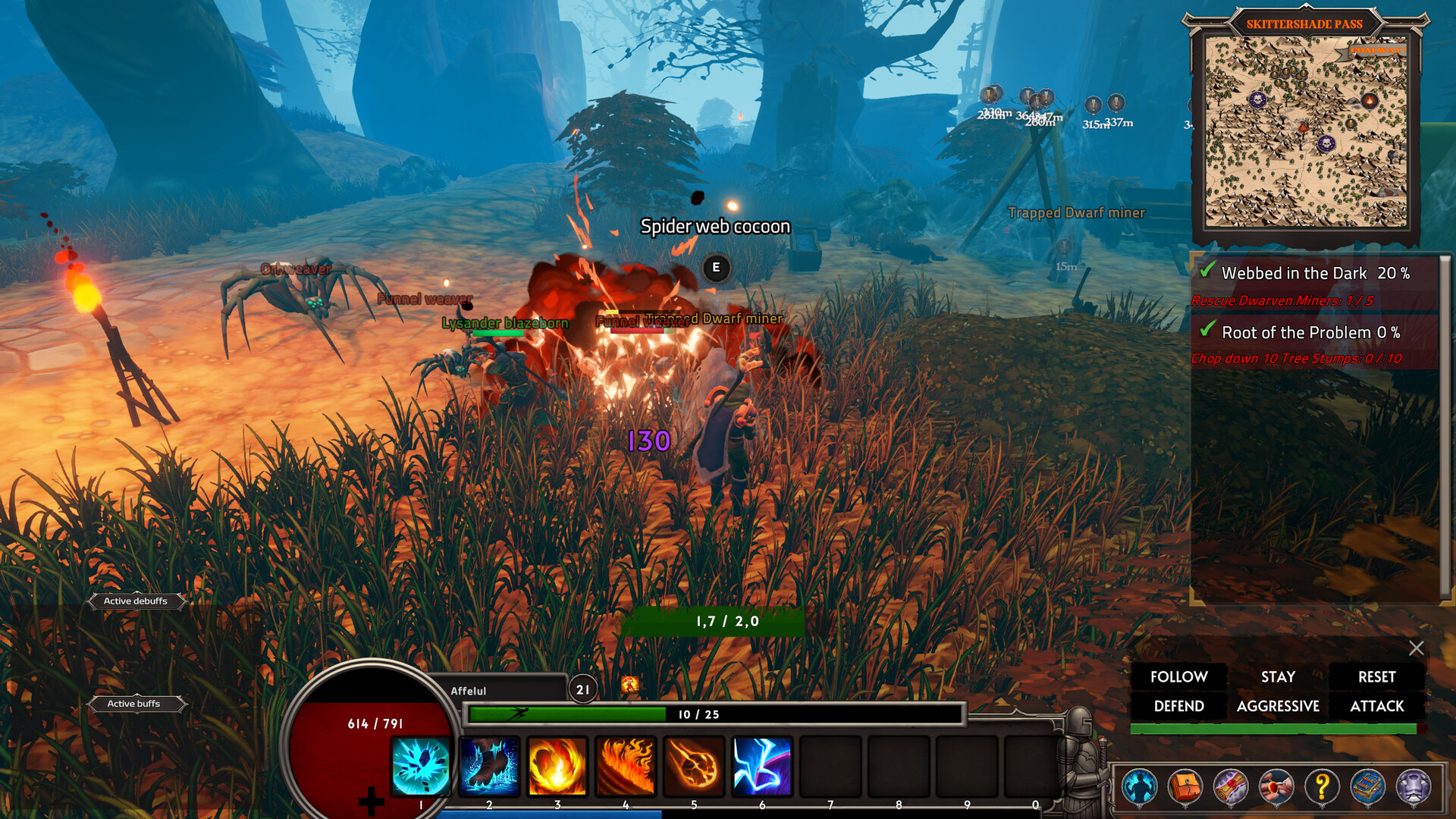The height and width of the screenshot is (819, 1456).
Task: Launch the flaming meteor ability
Action: coord(694,766)
